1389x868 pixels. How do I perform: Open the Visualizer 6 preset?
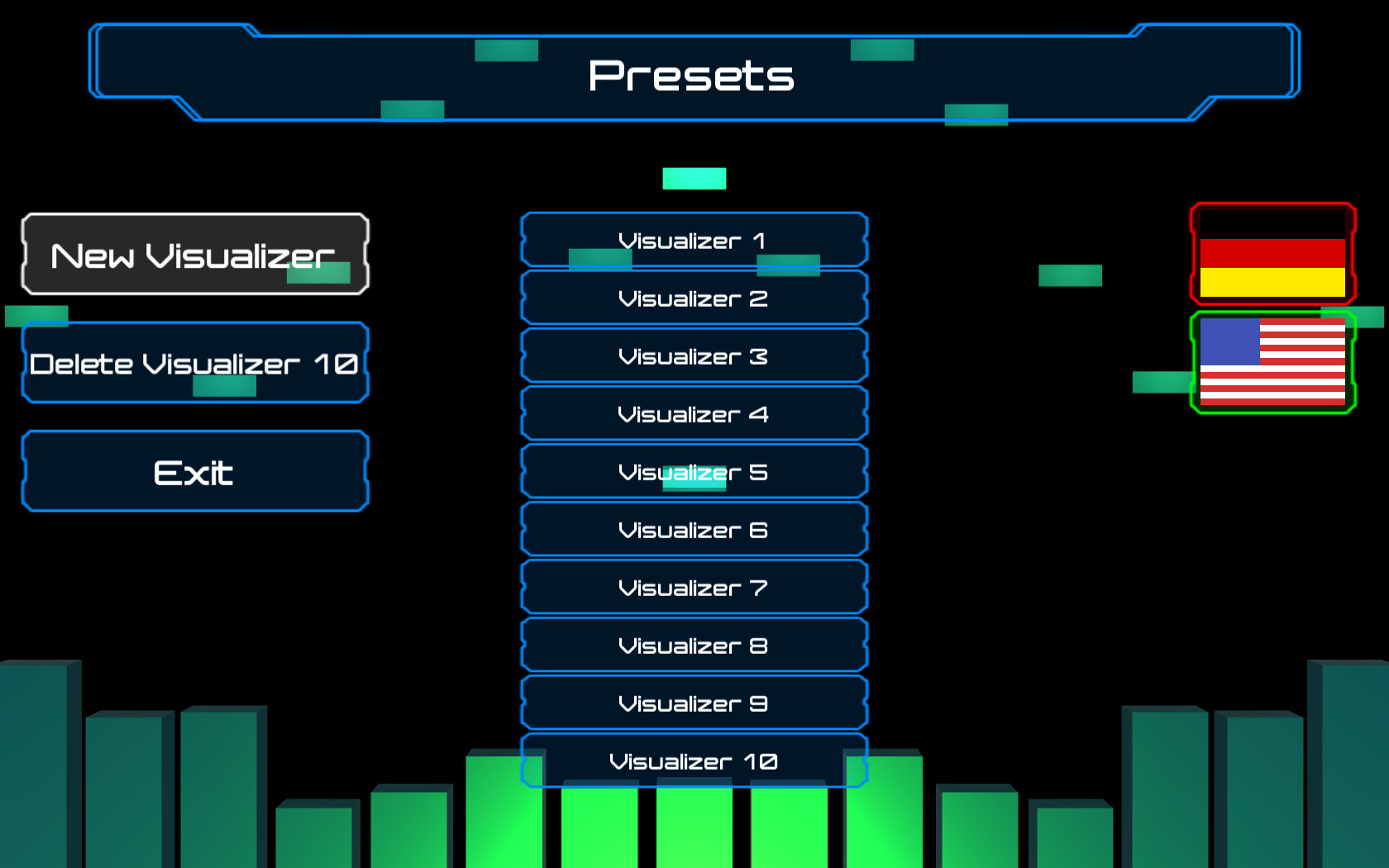[x=694, y=530]
